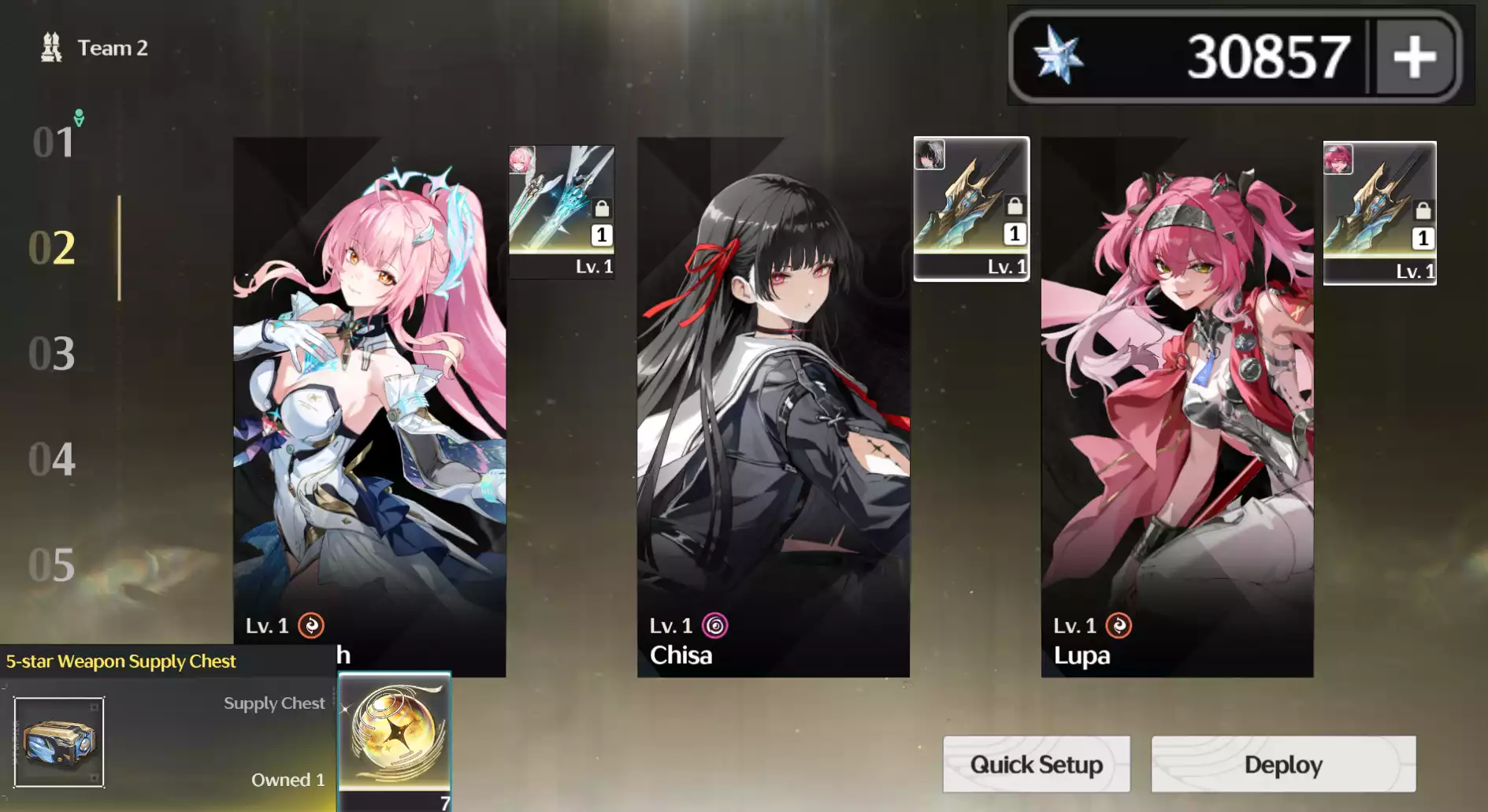This screenshot has height=812, width=1488.
Task: Click the Astrite star currency icon
Action: [x=1060, y=55]
